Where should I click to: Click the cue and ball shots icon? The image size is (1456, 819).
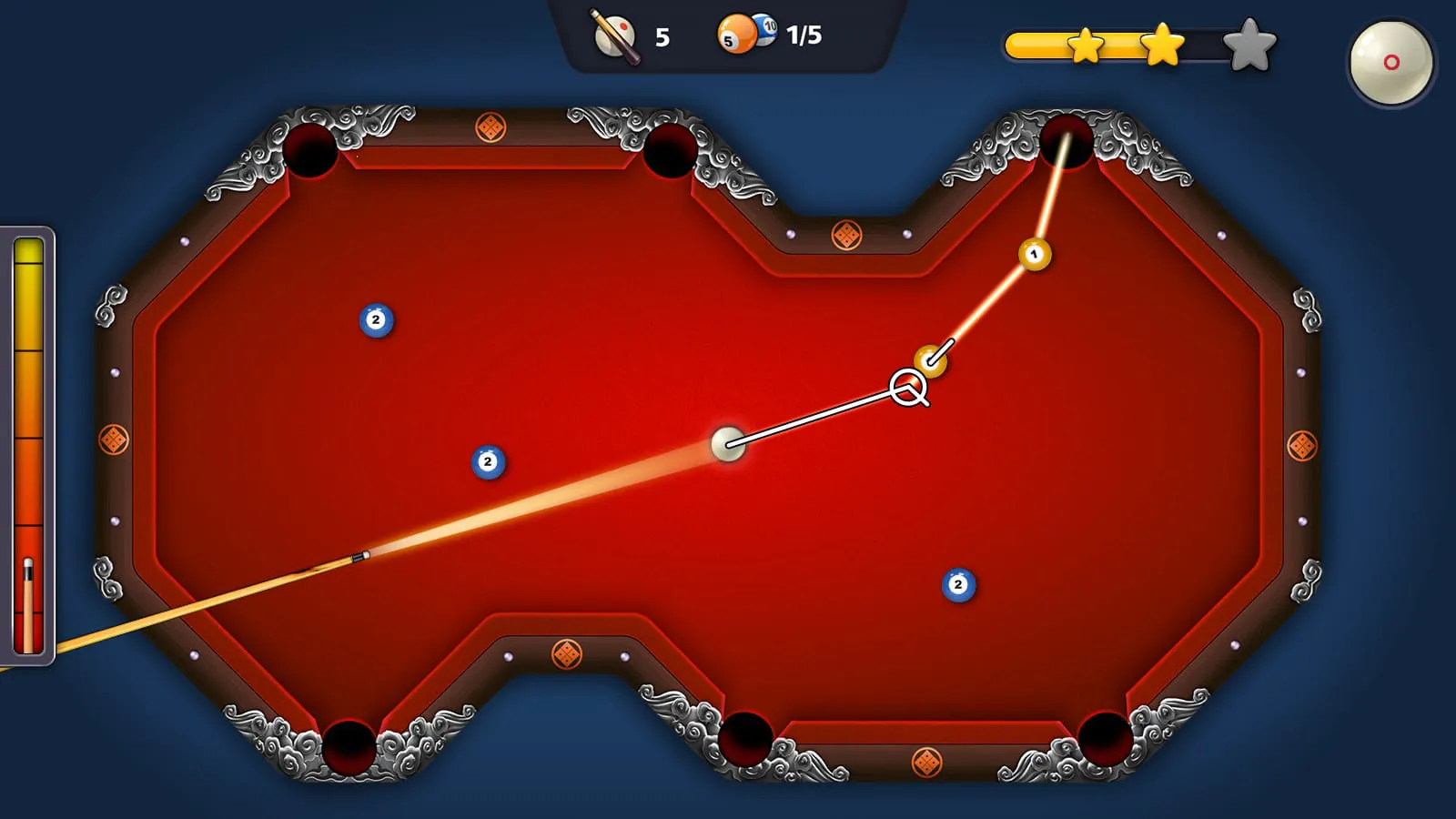tap(612, 36)
